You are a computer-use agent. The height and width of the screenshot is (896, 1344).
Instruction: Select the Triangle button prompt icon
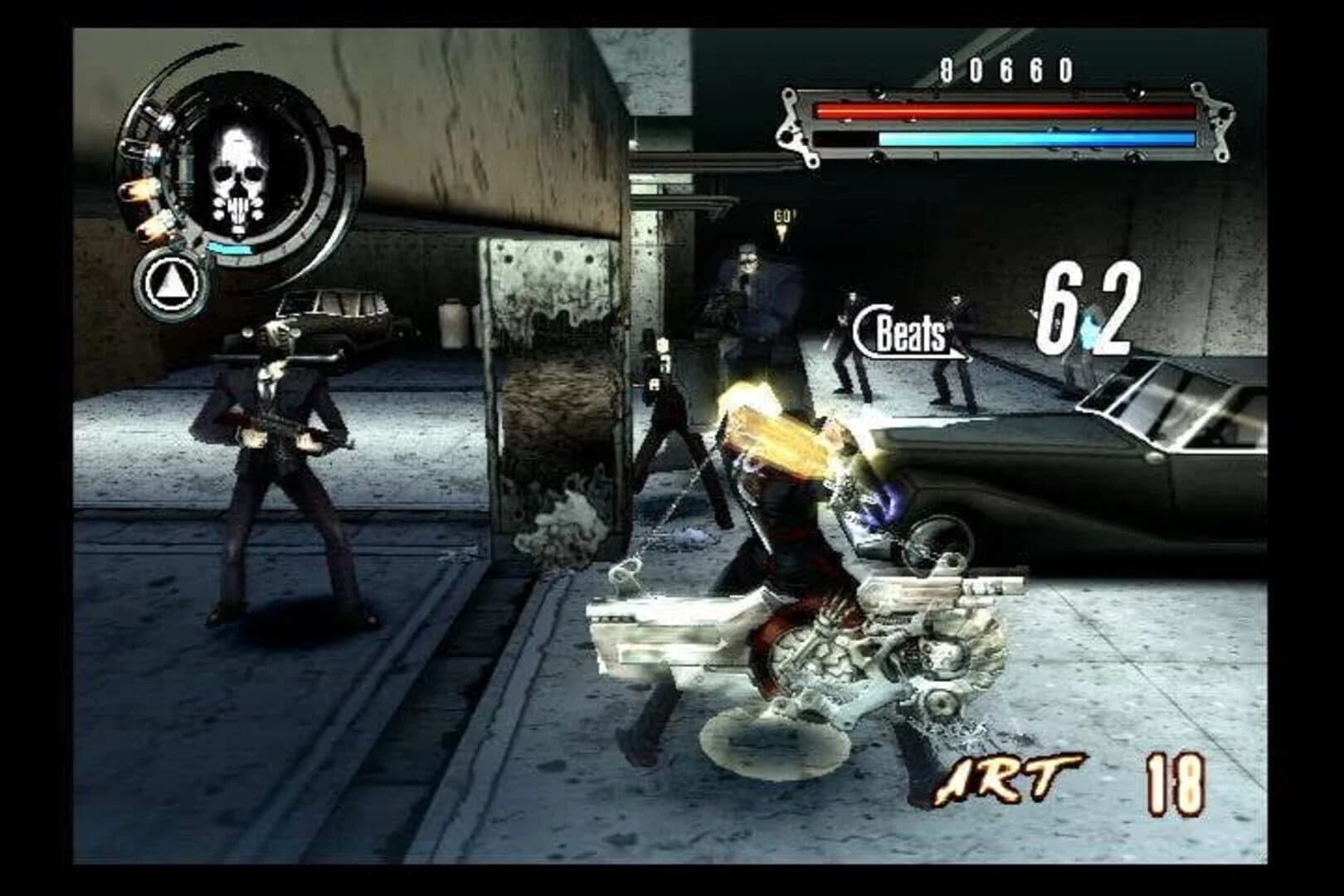click(172, 282)
